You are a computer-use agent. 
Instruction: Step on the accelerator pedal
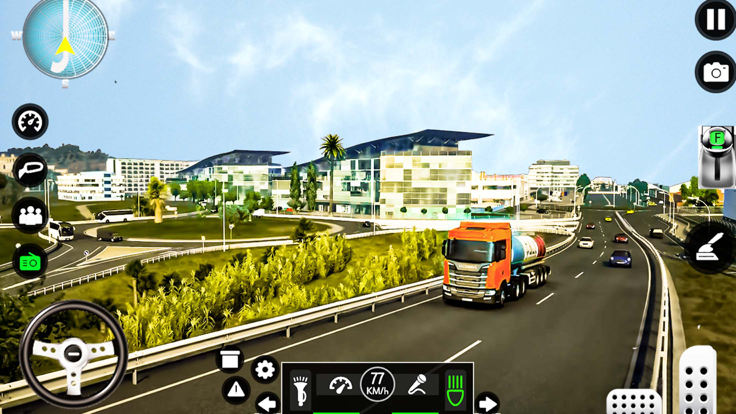(697, 382)
